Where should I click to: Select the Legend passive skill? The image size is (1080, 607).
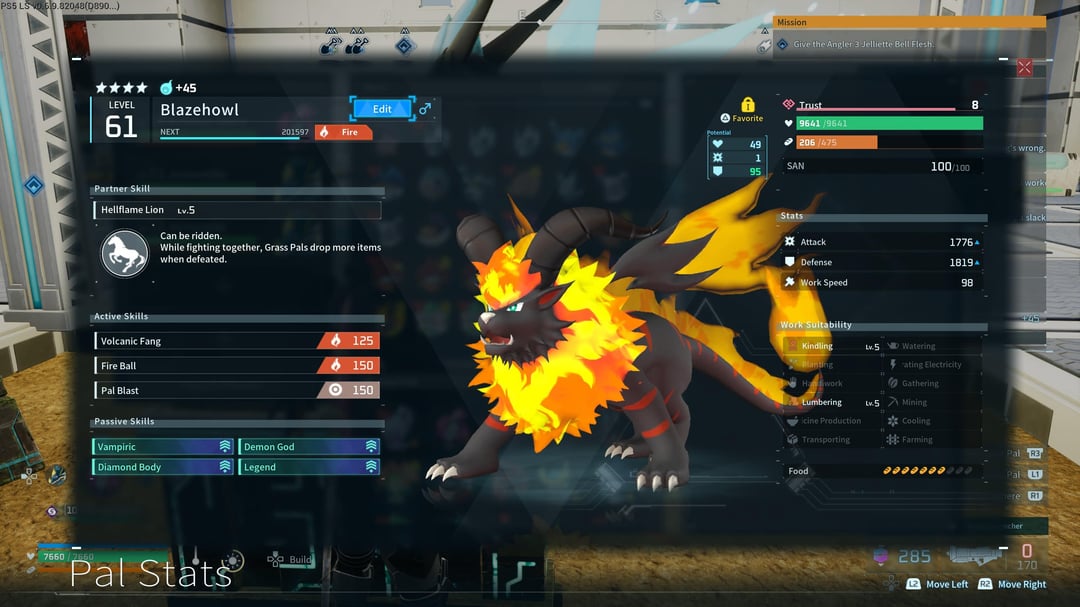tap(310, 467)
